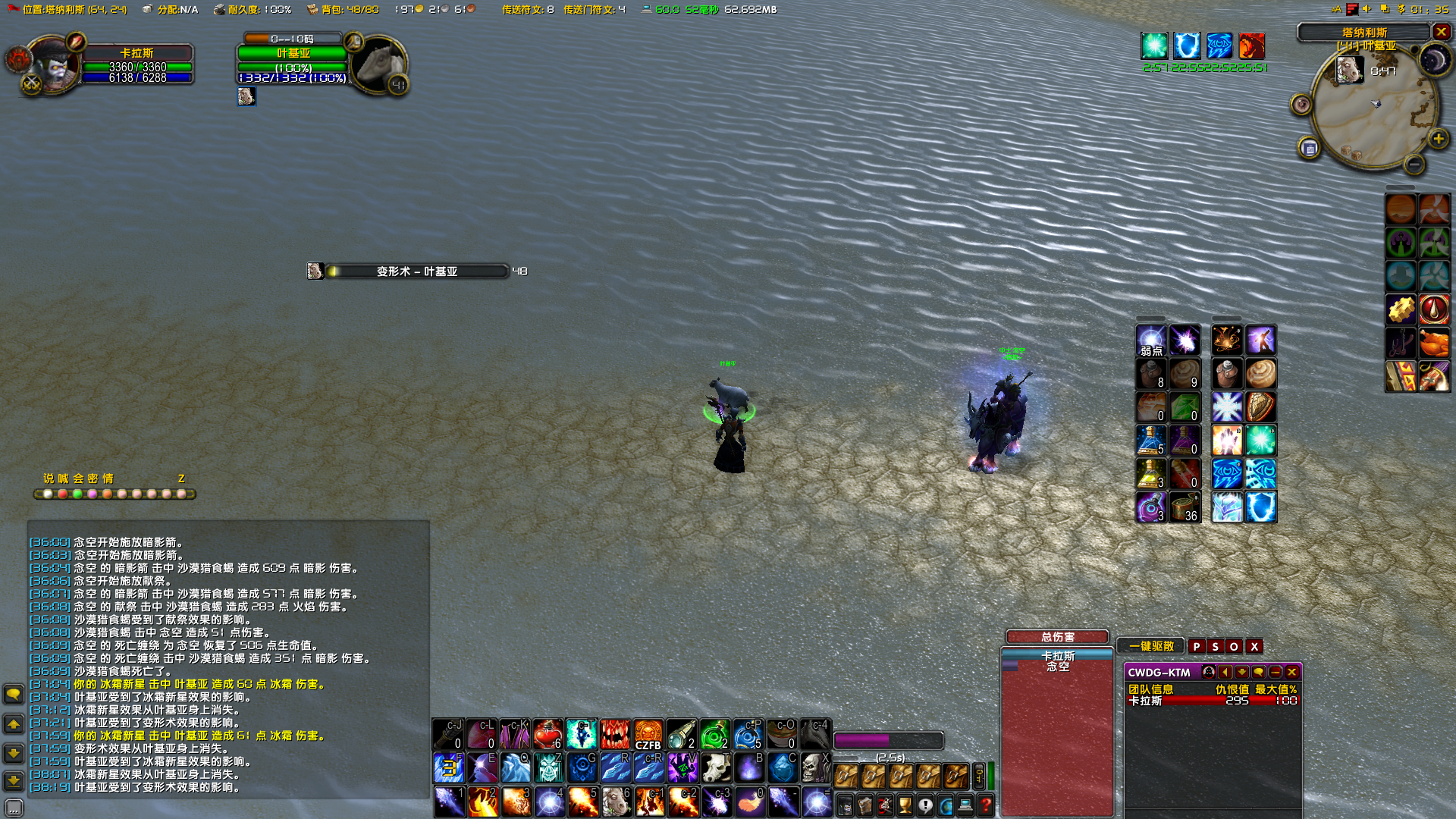Use the Slow Fall feather spell
The height and width of the screenshot is (819, 1456).
pyautogui.click(x=749, y=801)
